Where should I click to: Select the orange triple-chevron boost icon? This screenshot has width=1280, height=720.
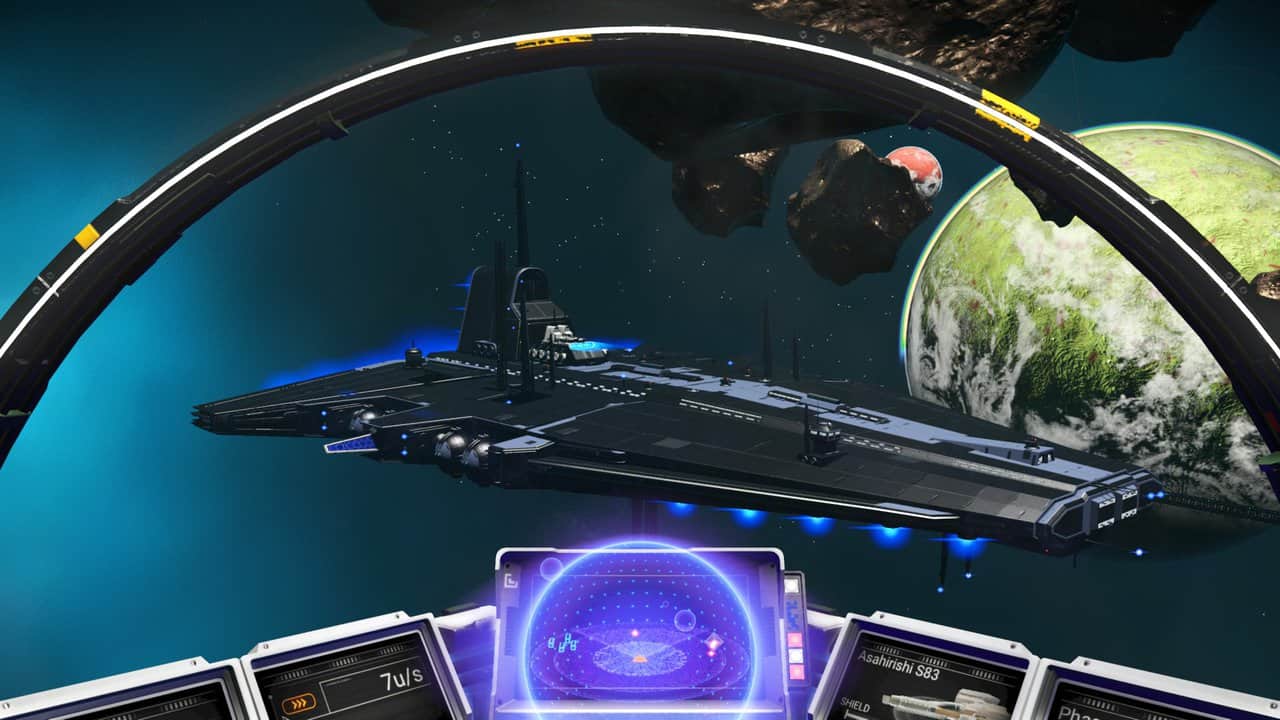298,701
